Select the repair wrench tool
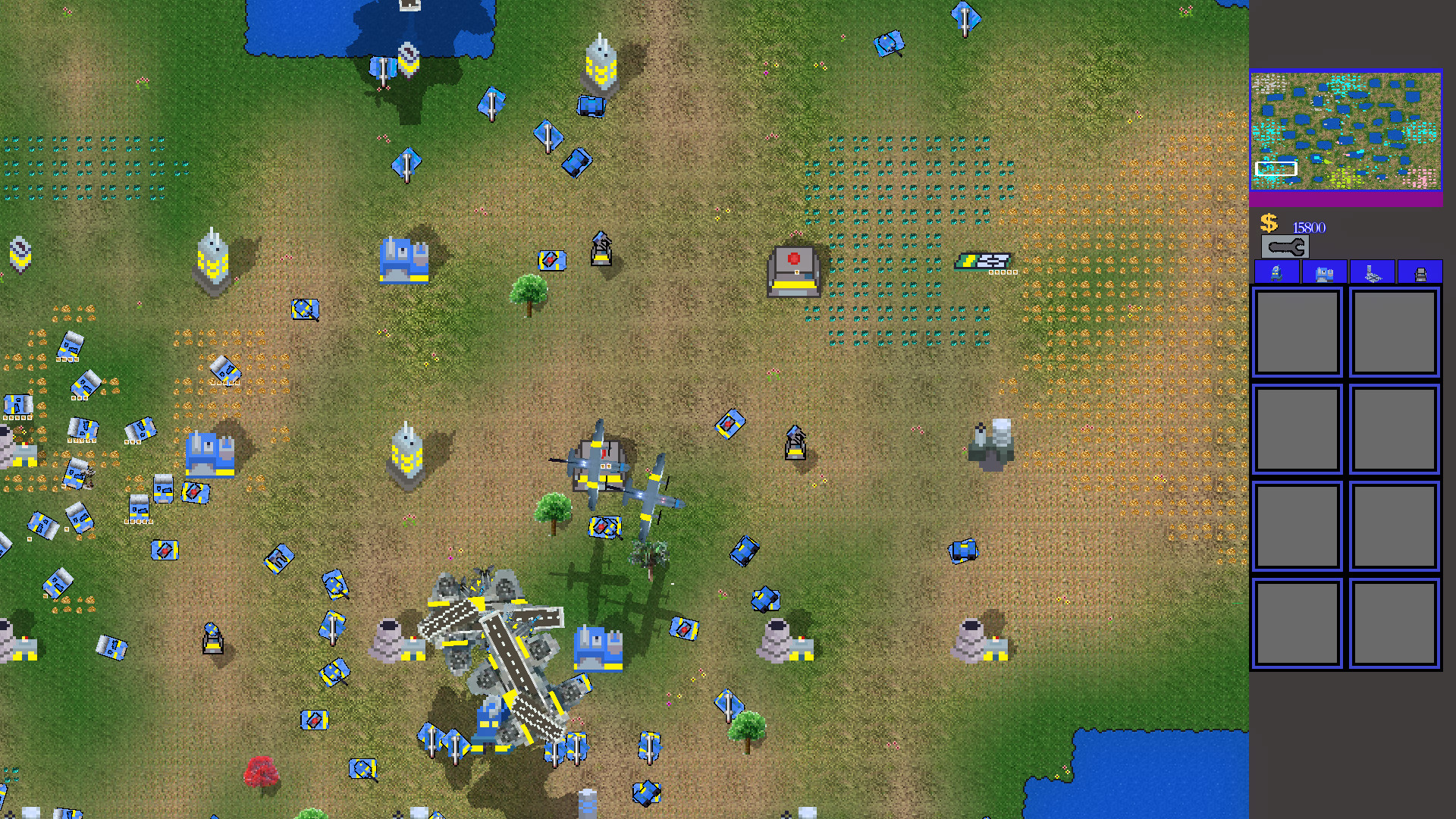The height and width of the screenshot is (819, 1456). 1287,246
